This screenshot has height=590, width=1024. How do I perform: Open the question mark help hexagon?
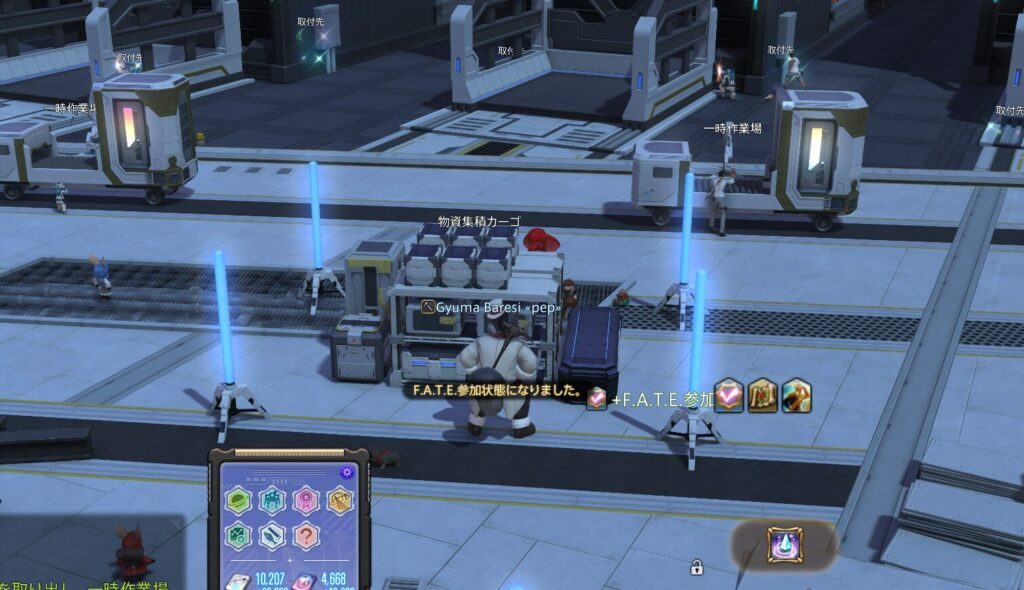[x=306, y=536]
